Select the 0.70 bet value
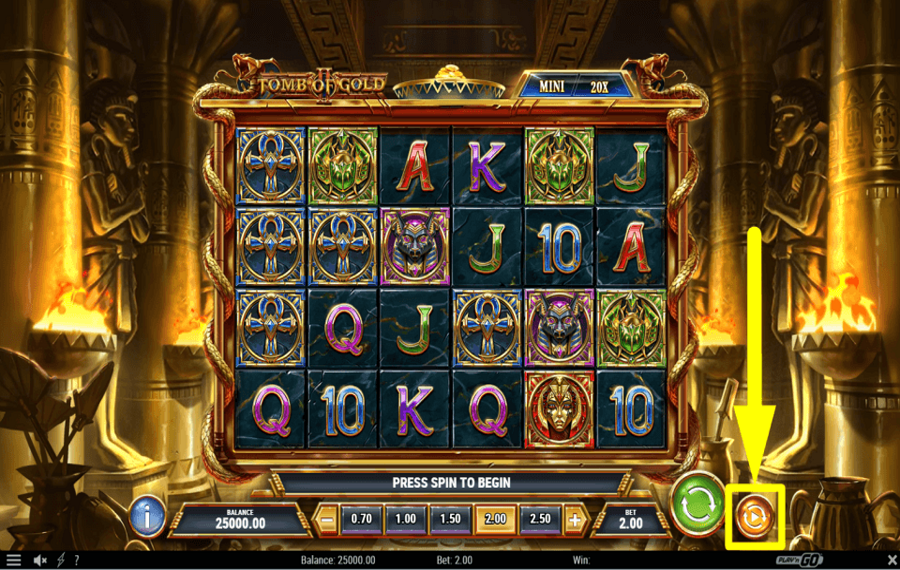The image size is (900, 570). tap(362, 520)
